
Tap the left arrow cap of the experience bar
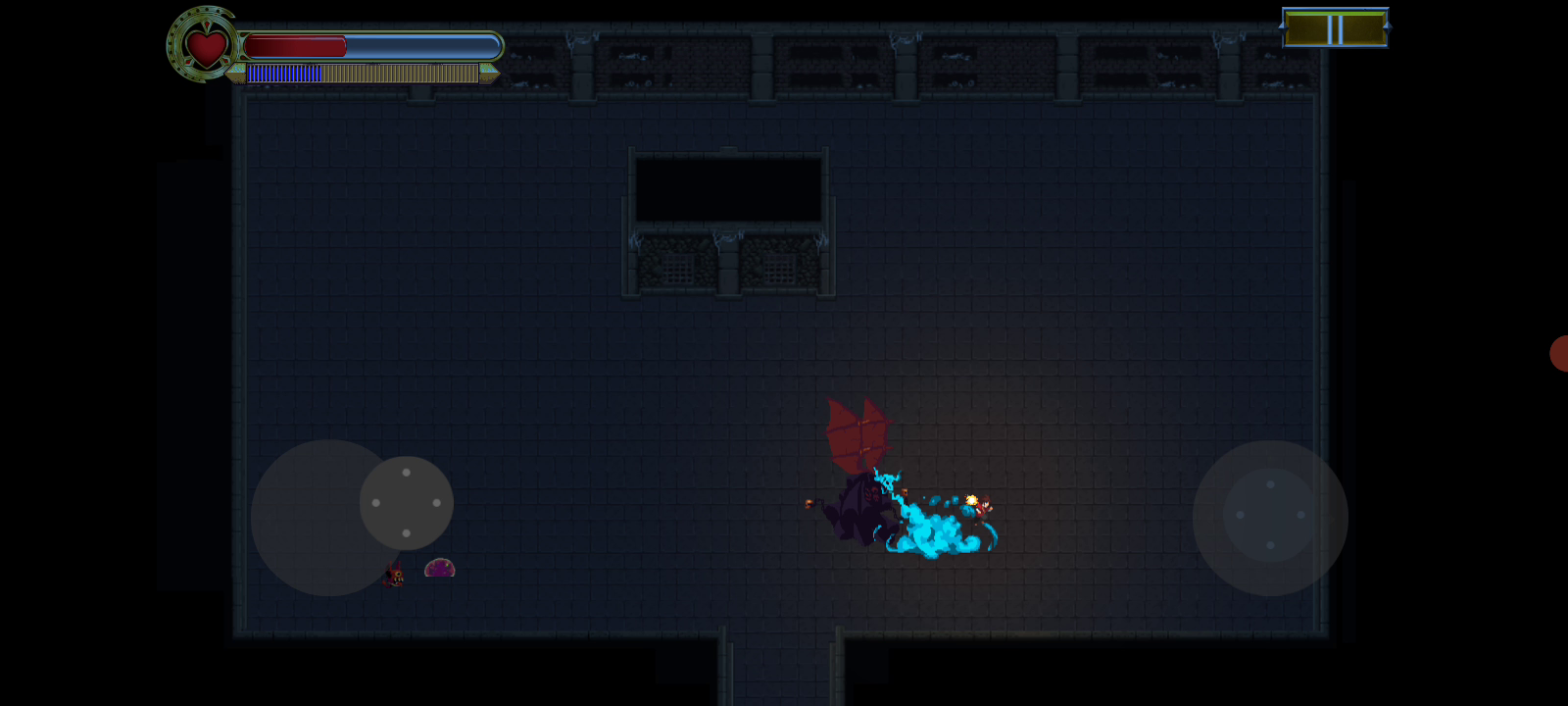pos(238,73)
